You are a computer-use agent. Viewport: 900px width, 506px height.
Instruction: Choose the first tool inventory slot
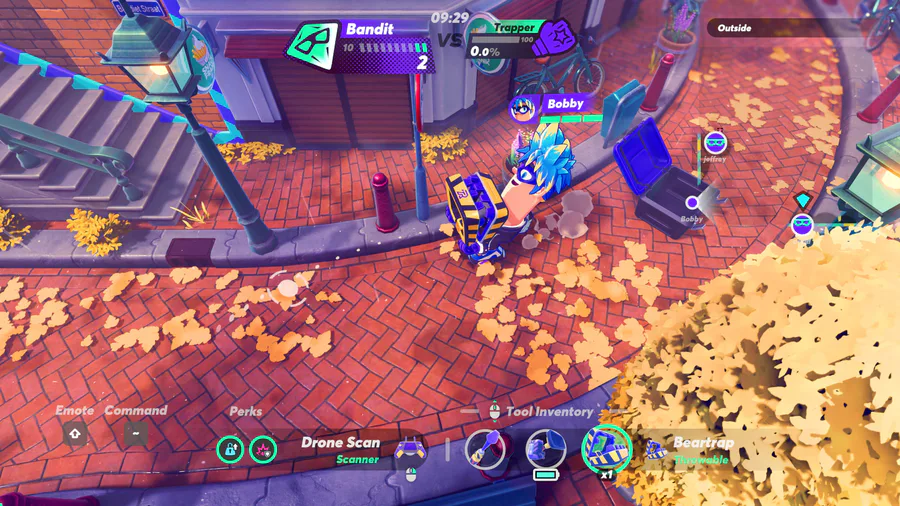(485, 448)
